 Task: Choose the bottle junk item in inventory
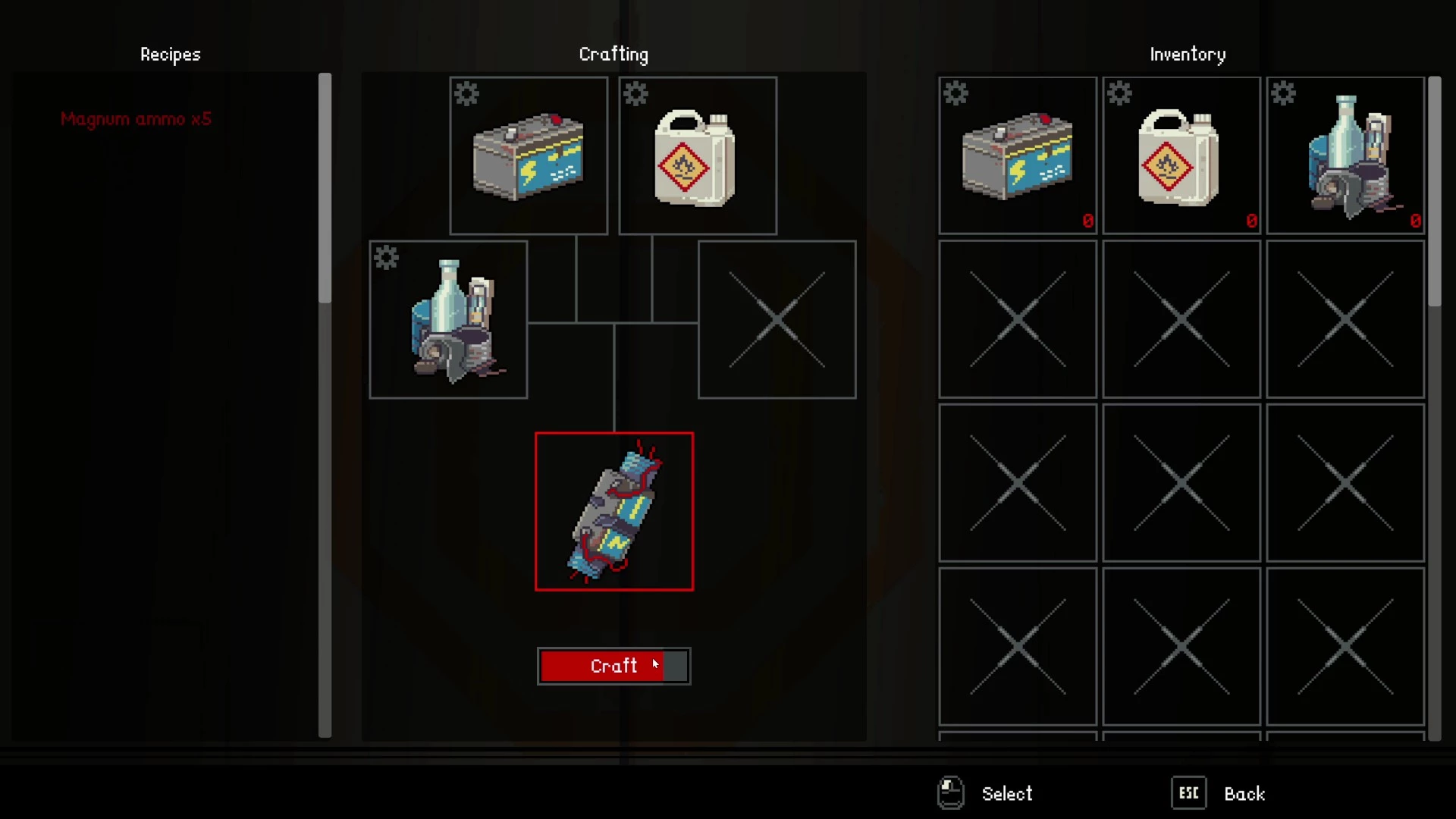tap(1345, 155)
